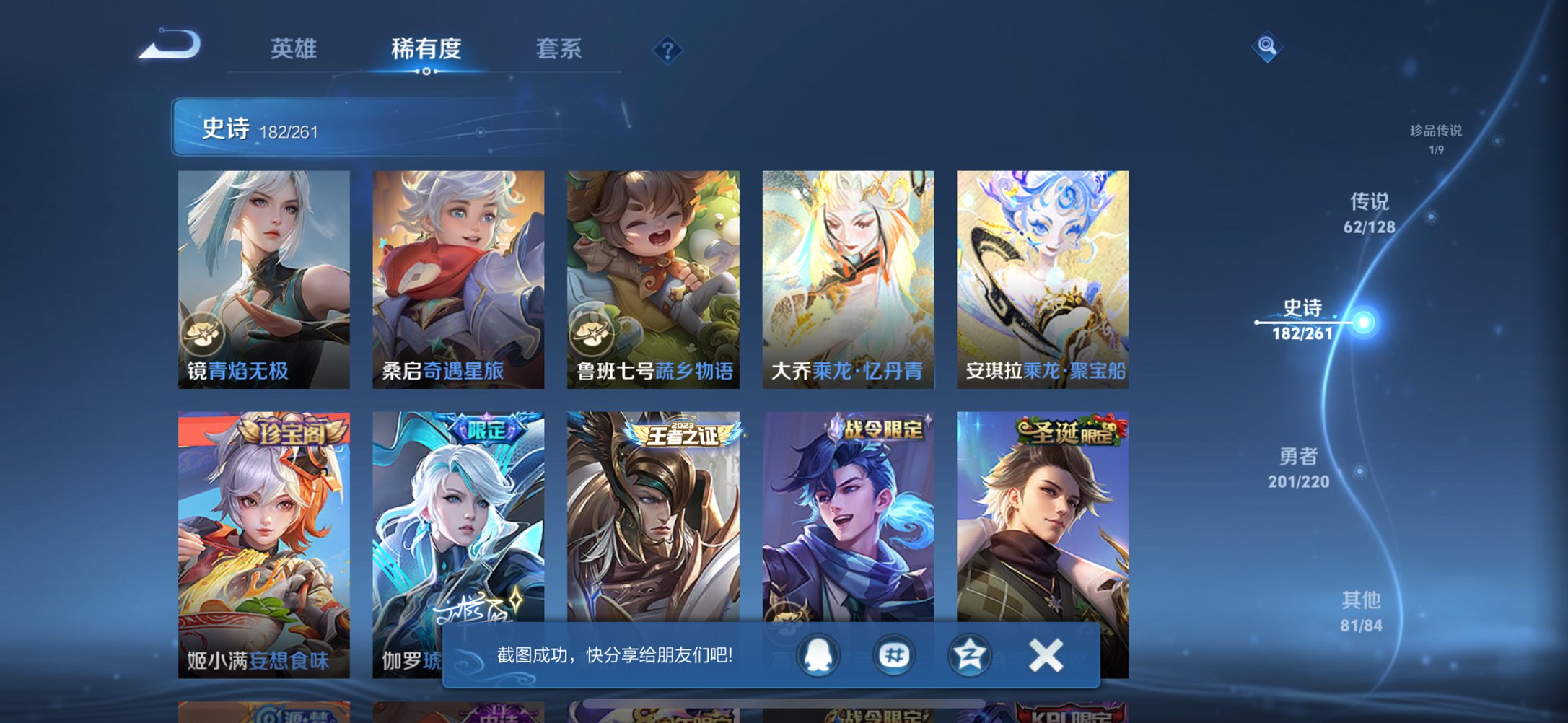The image size is (1568, 723).
Task: Switch to the 英雄 tab
Action: pos(294,48)
